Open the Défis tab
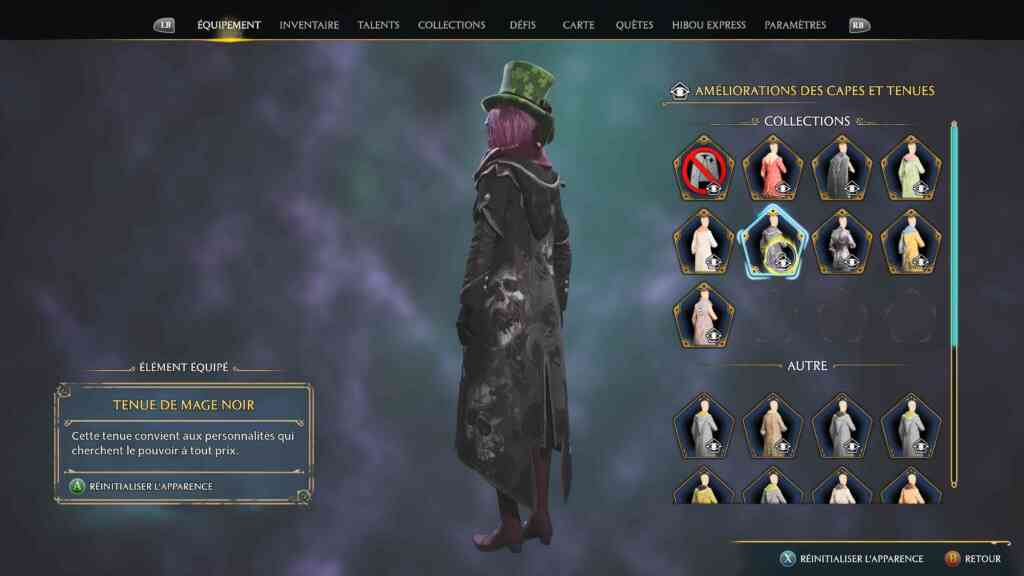This screenshot has width=1024, height=576. pos(523,25)
